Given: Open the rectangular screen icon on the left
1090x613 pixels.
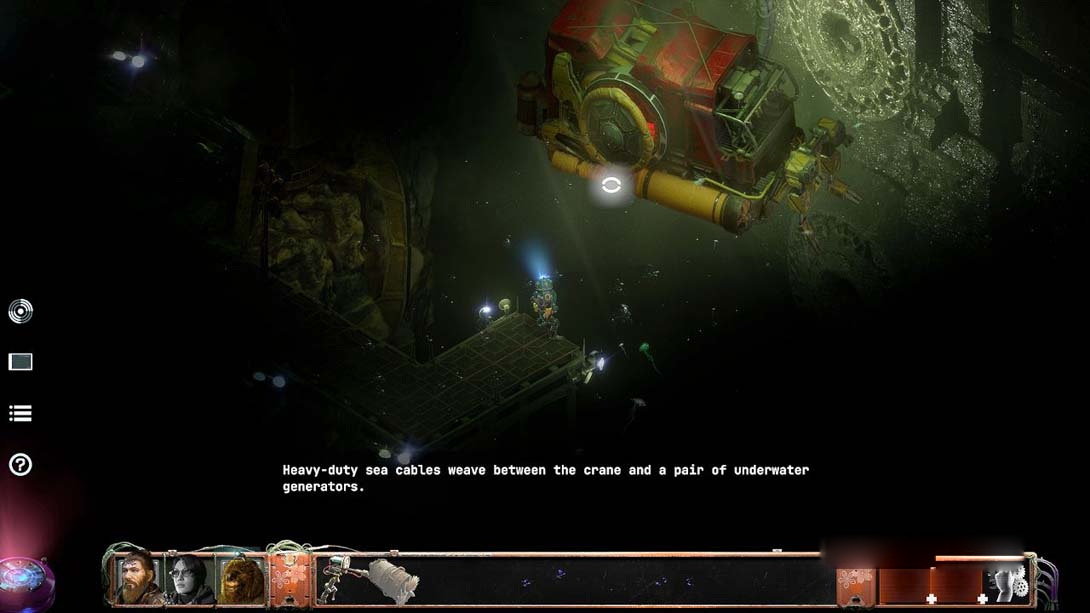Looking at the screenshot, I should coord(20,362).
